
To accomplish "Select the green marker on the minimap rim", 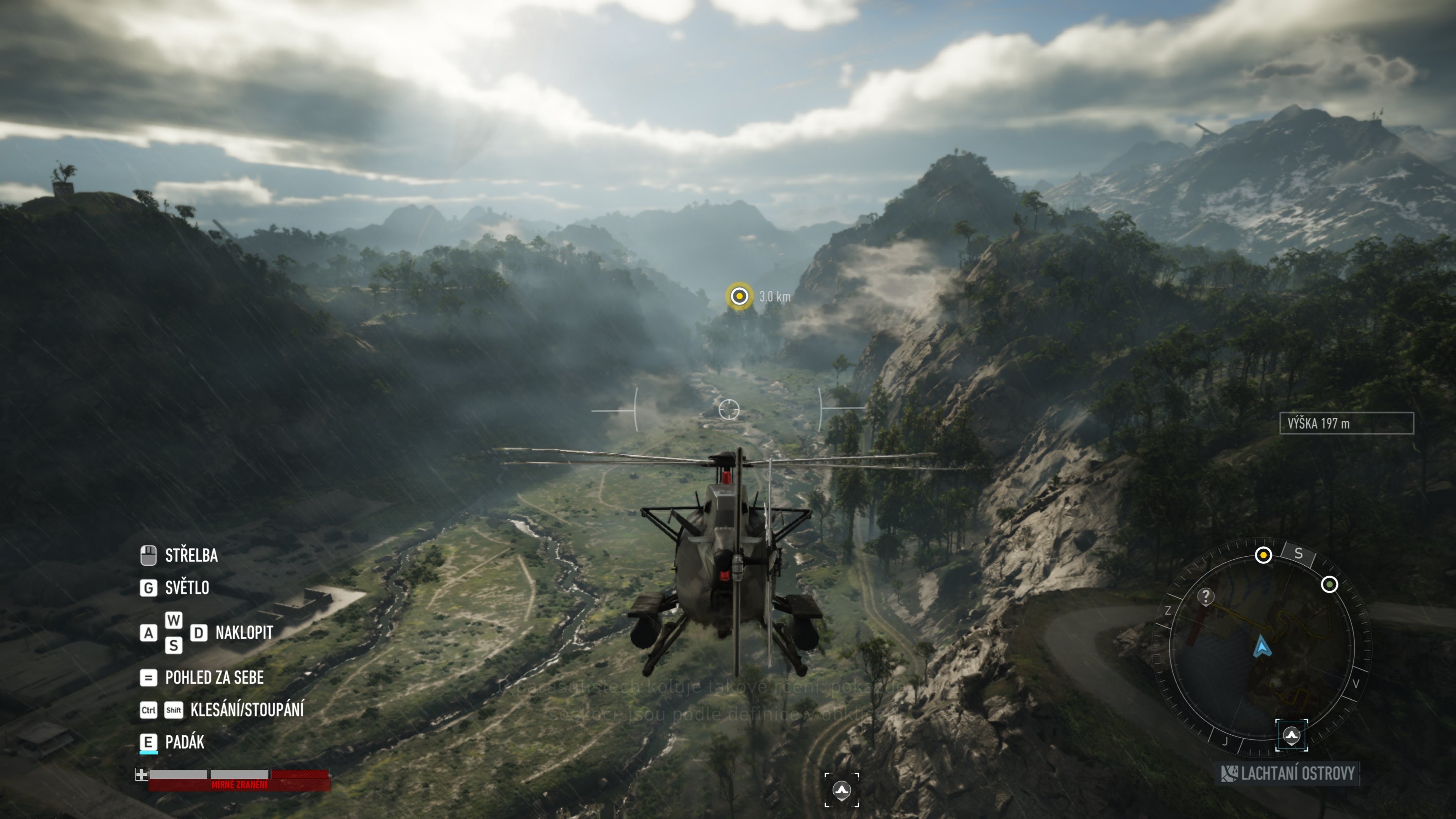I will [1329, 584].
